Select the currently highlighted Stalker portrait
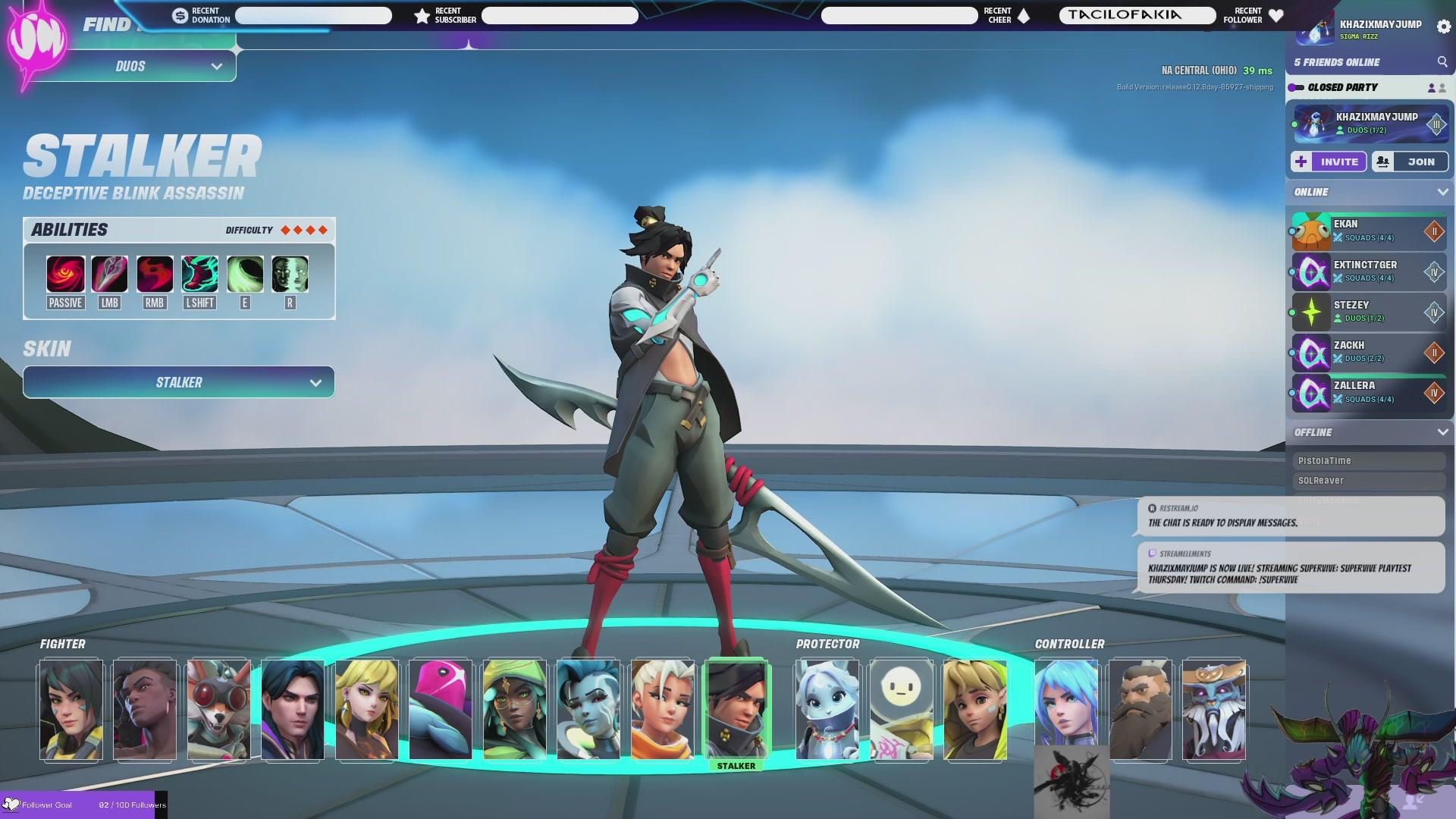Image resolution: width=1456 pixels, height=819 pixels. (737, 709)
